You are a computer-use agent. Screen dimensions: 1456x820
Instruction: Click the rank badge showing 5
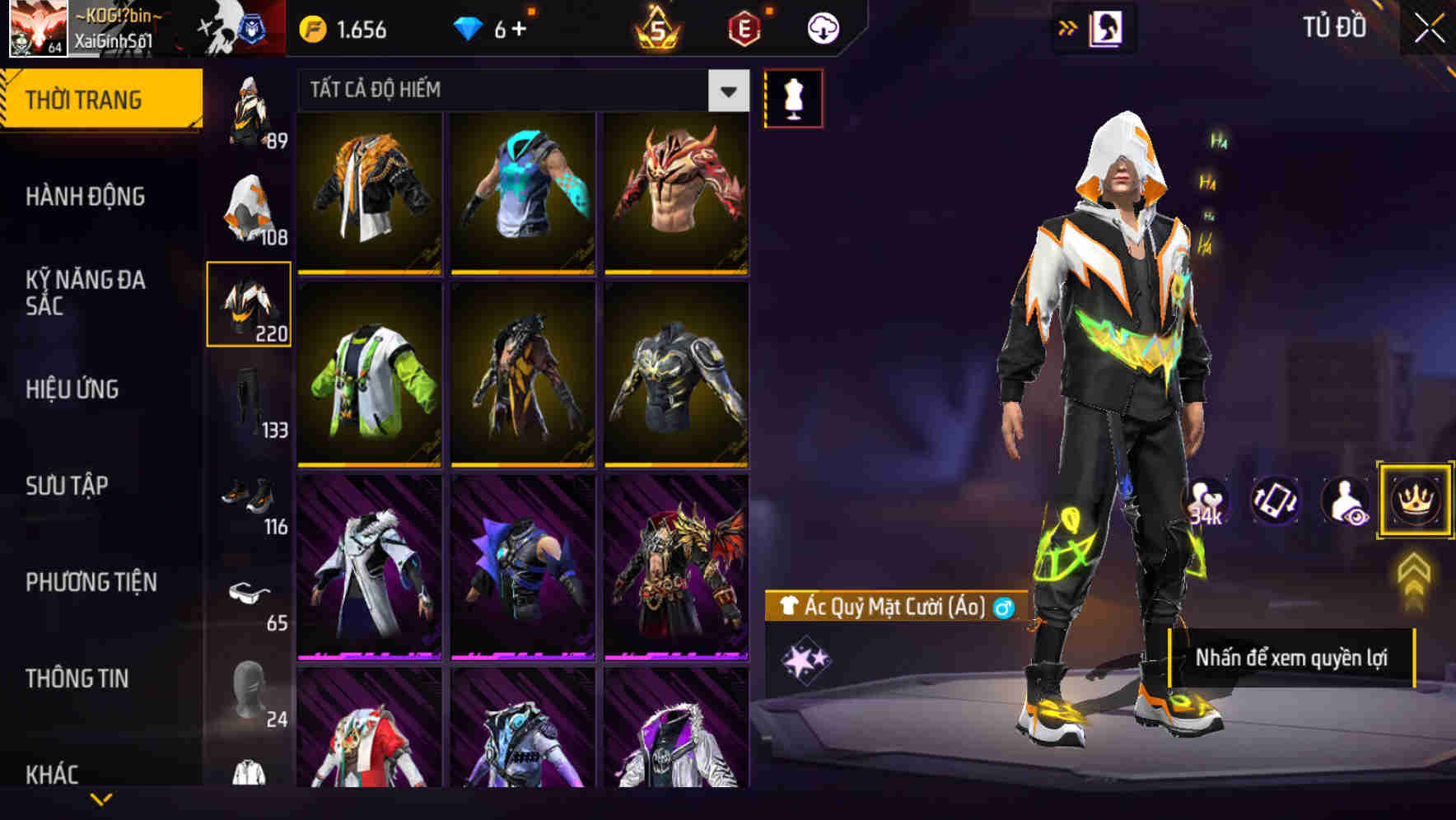[655, 26]
